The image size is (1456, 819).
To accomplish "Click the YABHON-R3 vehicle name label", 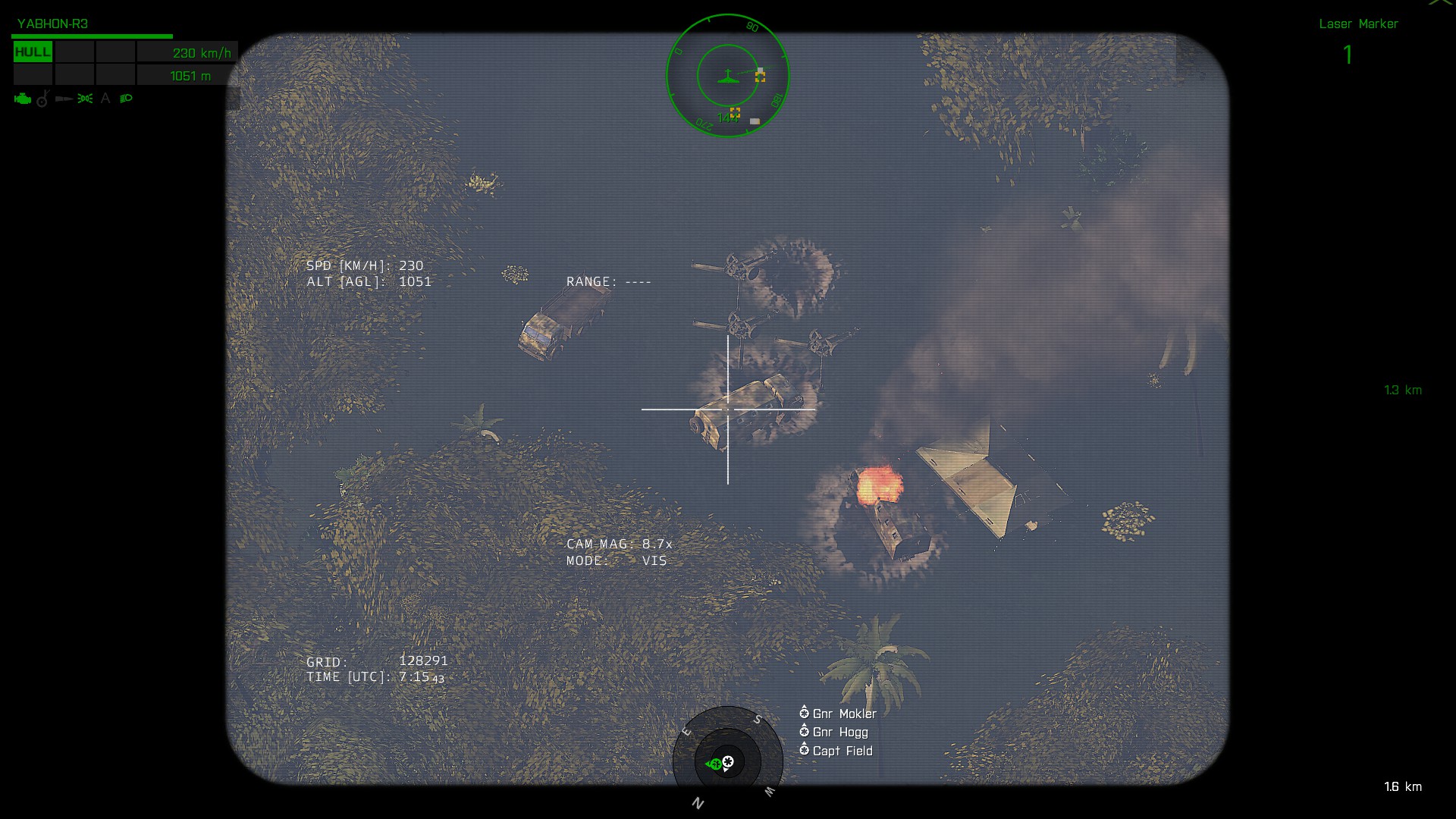I will [x=52, y=24].
